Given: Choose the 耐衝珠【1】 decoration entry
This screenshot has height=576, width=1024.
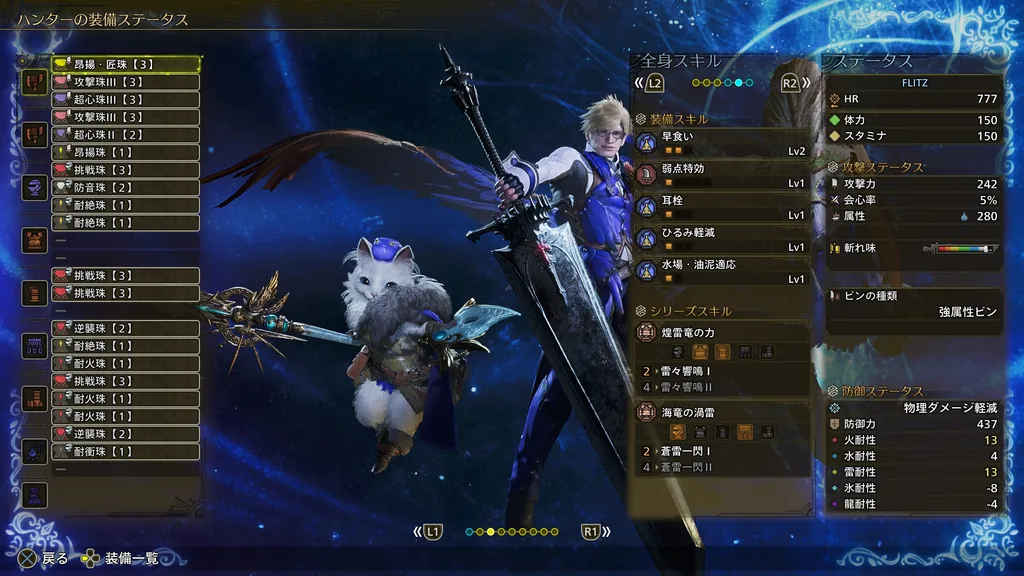Looking at the screenshot, I should pyautogui.click(x=125, y=451).
